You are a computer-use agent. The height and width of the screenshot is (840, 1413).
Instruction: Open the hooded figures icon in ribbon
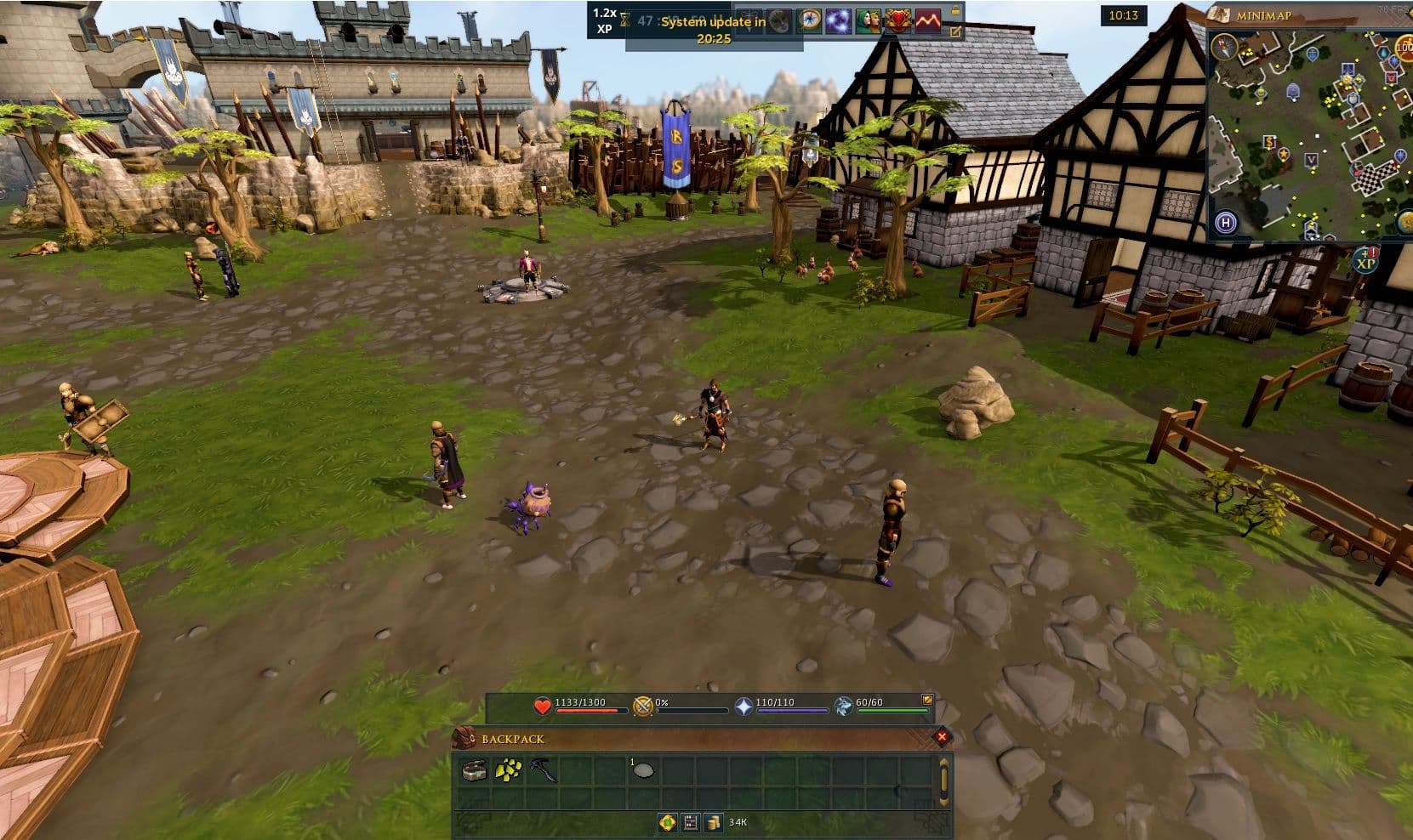coord(868,22)
